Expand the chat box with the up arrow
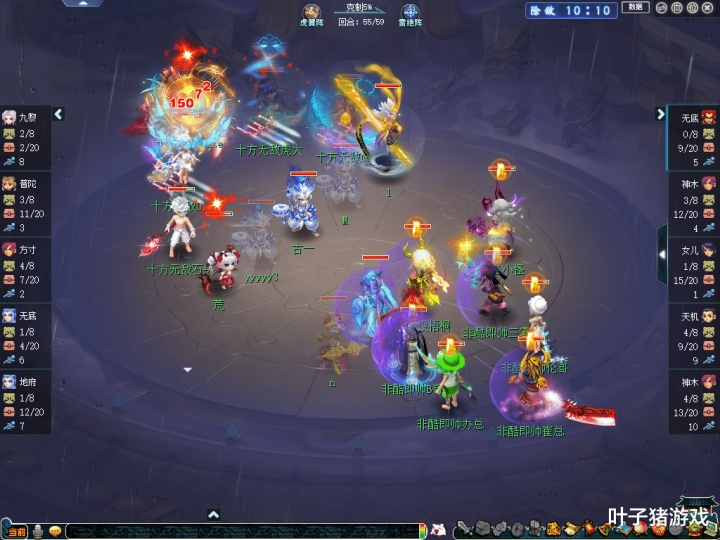Image resolution: width=720 pixels, height=540 pixels. tap(213, 515)
